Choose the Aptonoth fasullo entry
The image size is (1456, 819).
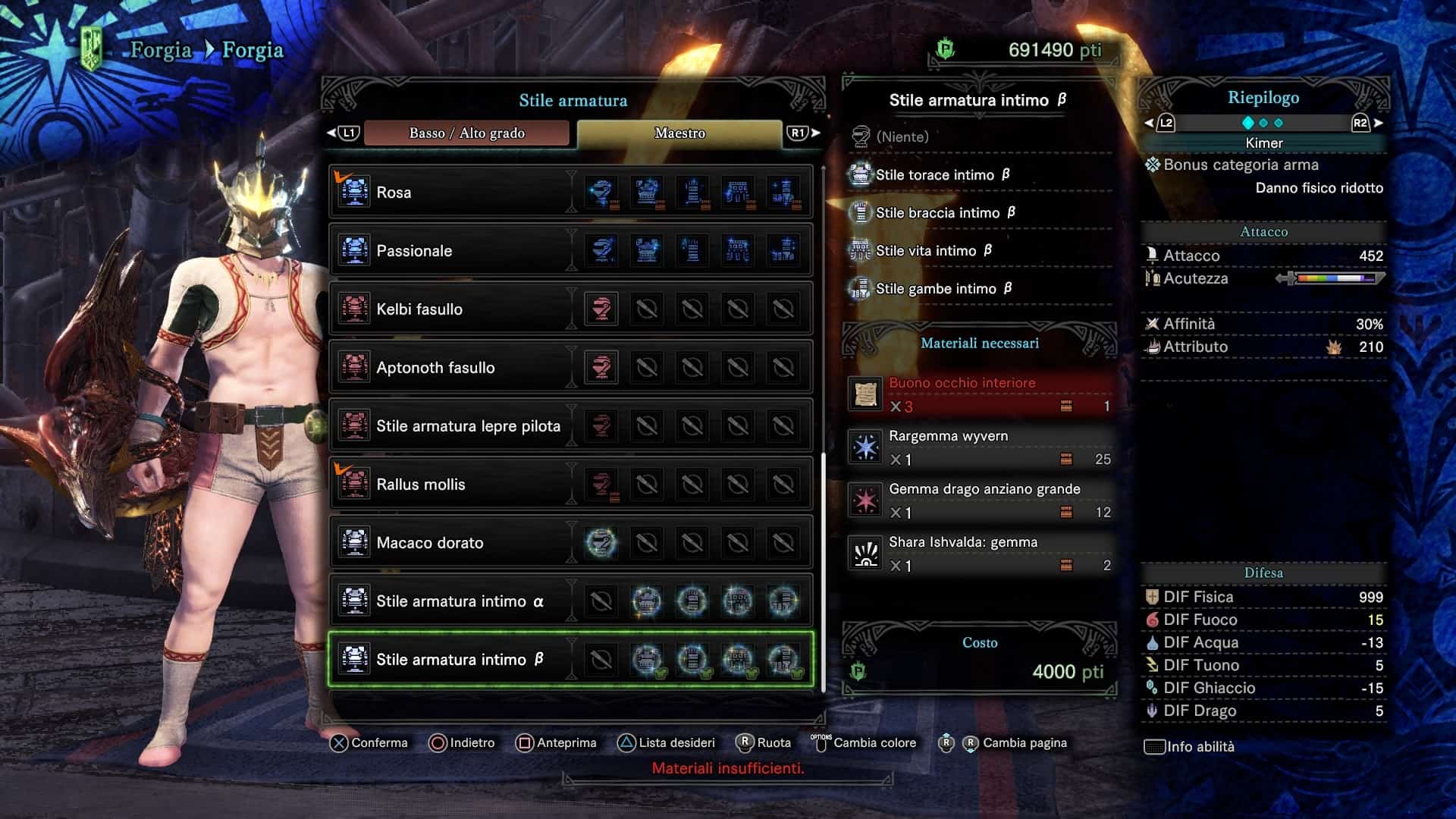coord(455,368)
